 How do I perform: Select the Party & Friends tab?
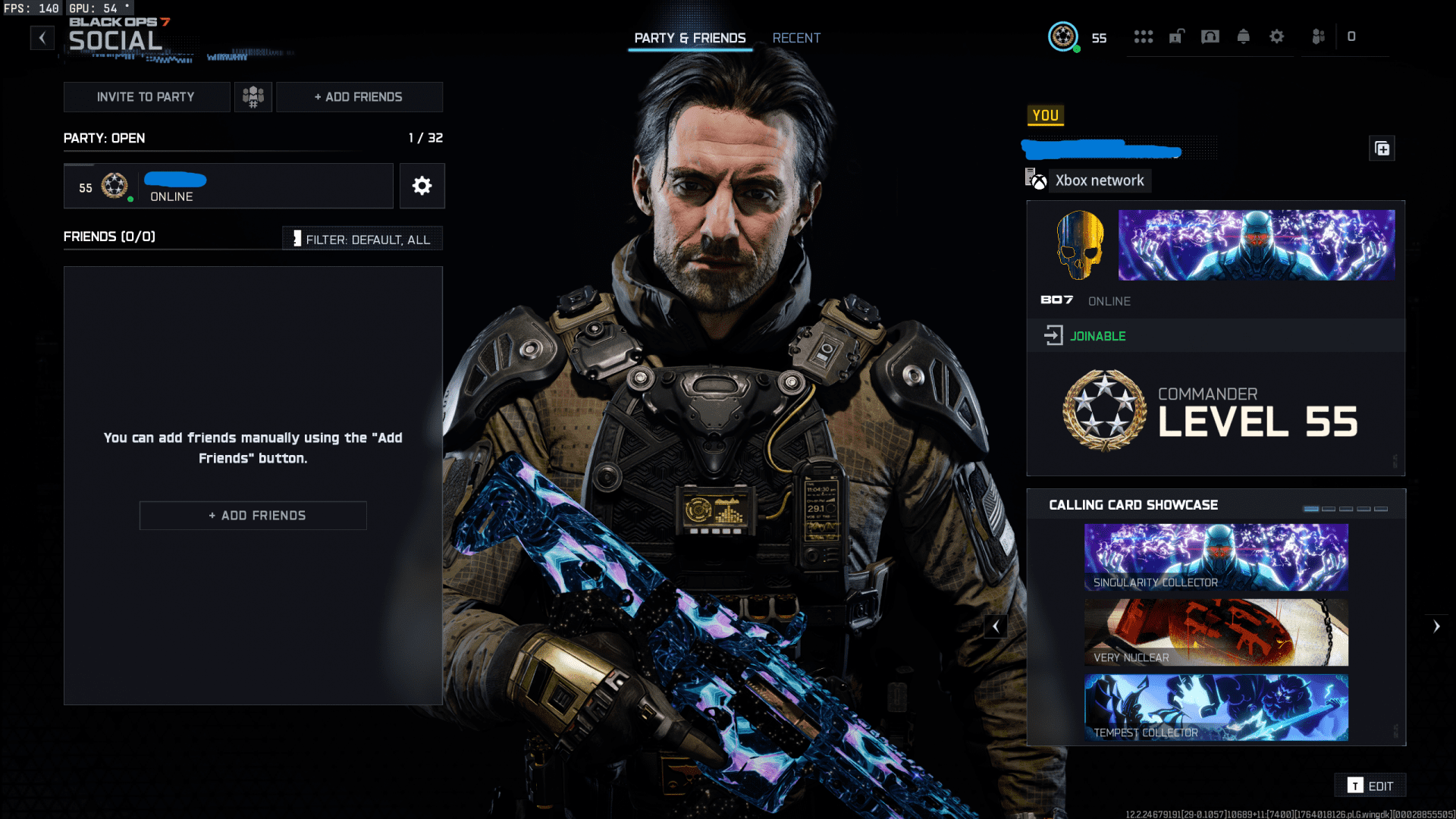pyautogui.click(x=690, y=38)
